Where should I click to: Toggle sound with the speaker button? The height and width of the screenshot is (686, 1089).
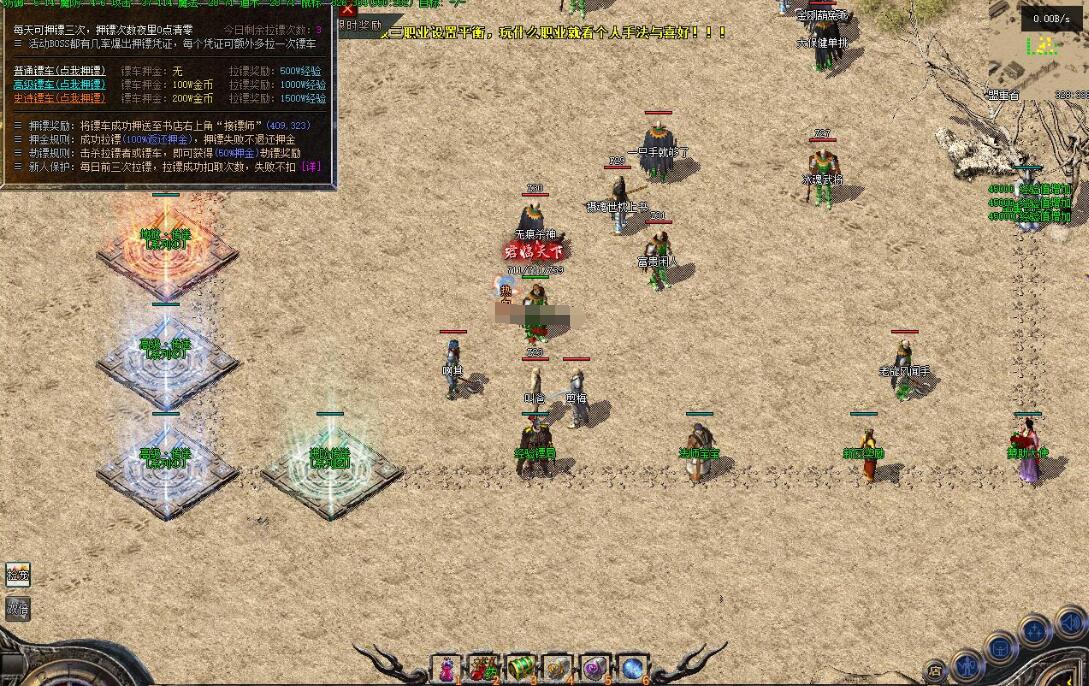(x=1070, y=623)
